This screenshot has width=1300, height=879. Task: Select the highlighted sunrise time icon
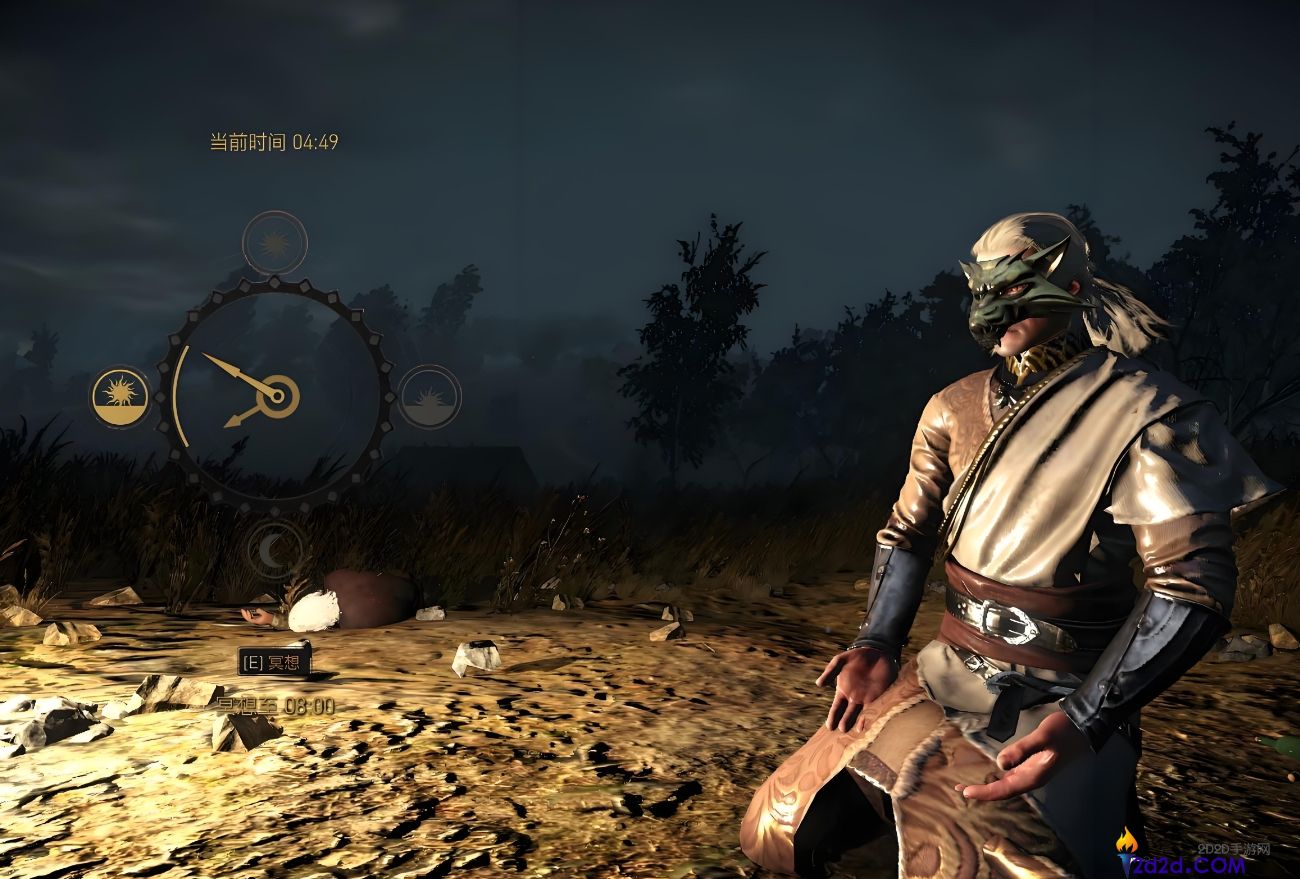pyautogui.click(x=120, y=397)
